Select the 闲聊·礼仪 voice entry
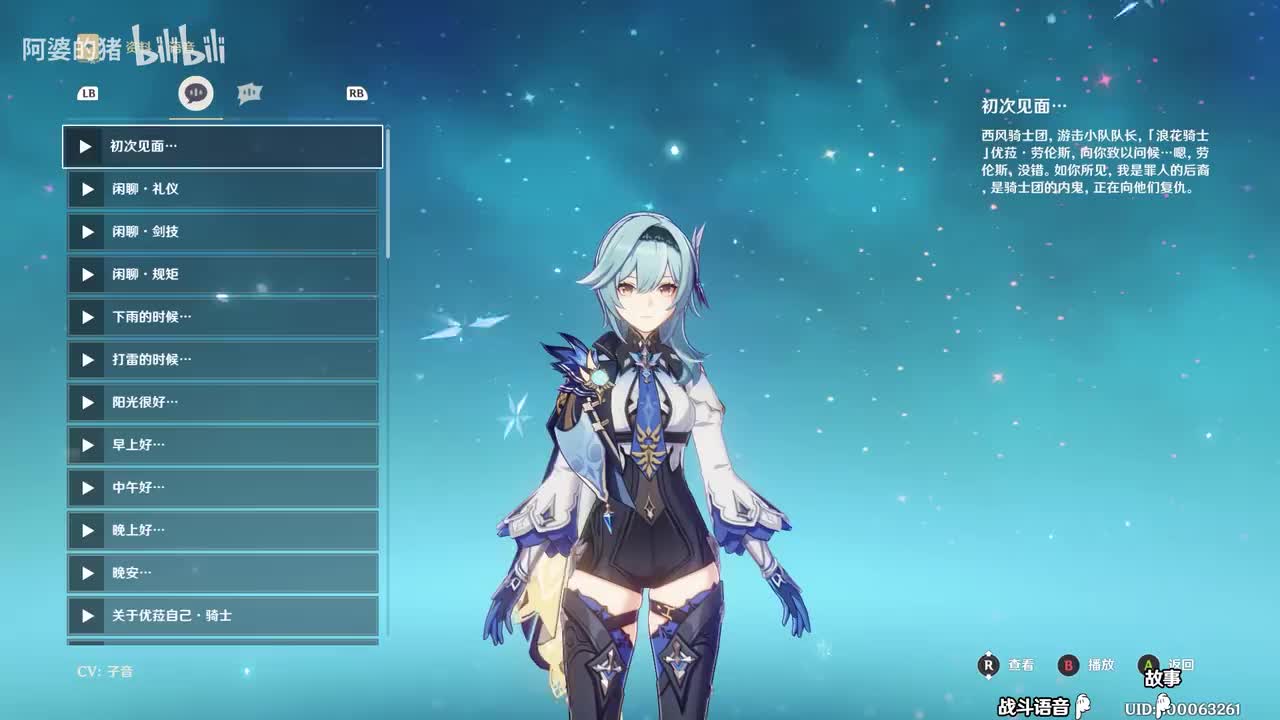 pyautogui.click(x=223, y=189)
